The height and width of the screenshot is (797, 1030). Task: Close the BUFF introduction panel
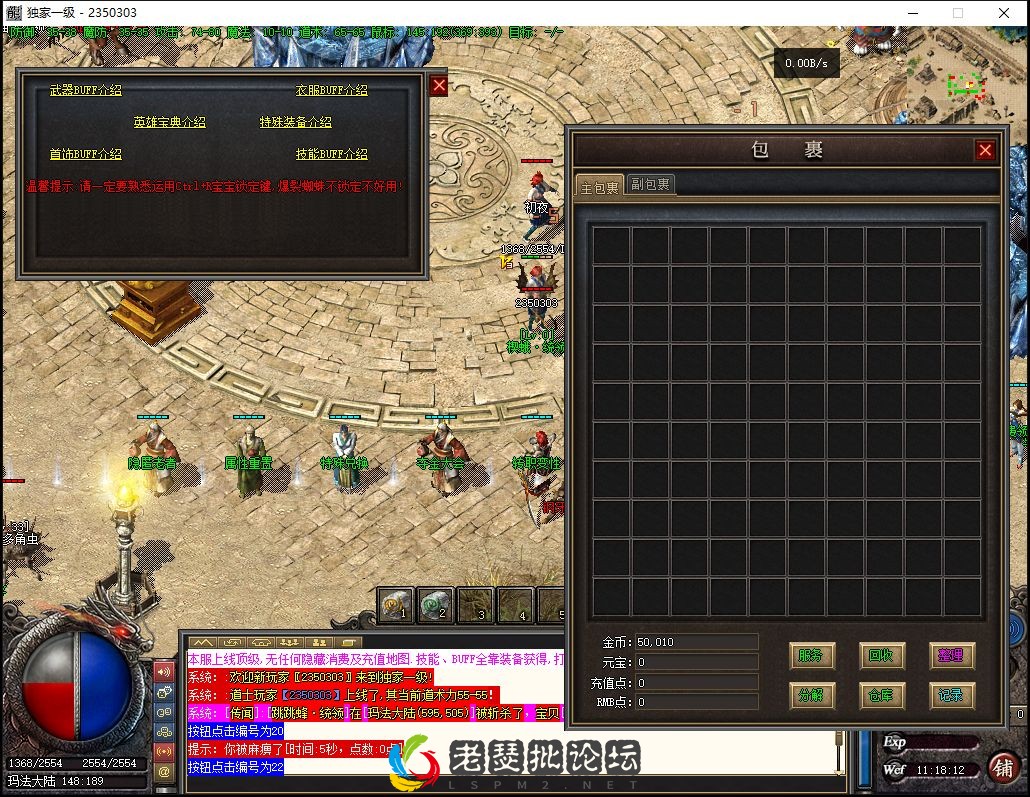[x=439, y=86]
